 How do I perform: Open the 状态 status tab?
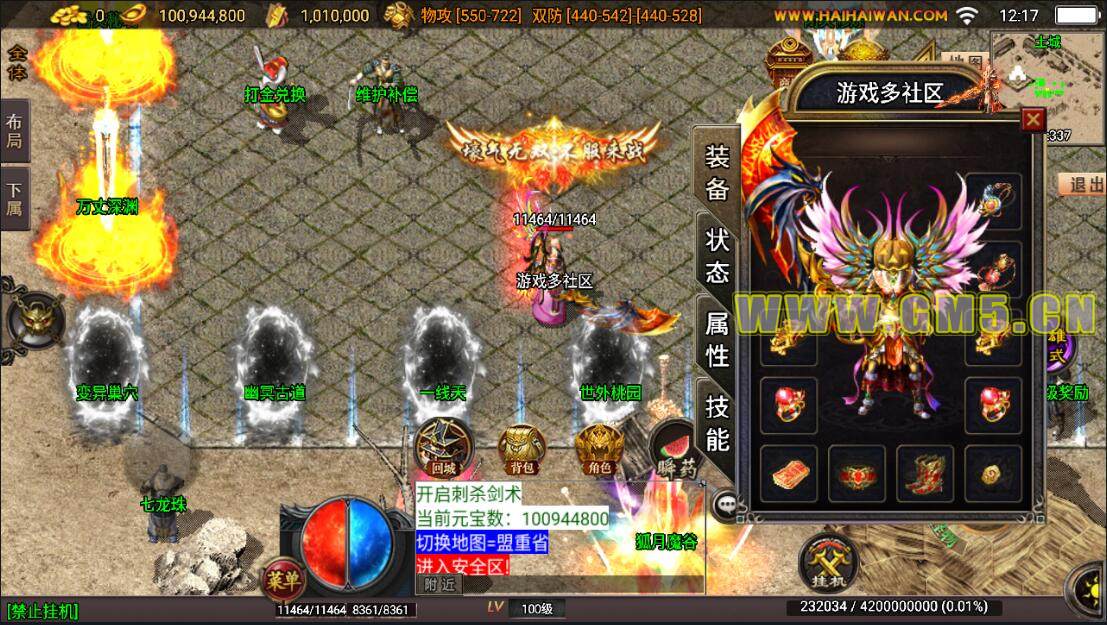717,255
